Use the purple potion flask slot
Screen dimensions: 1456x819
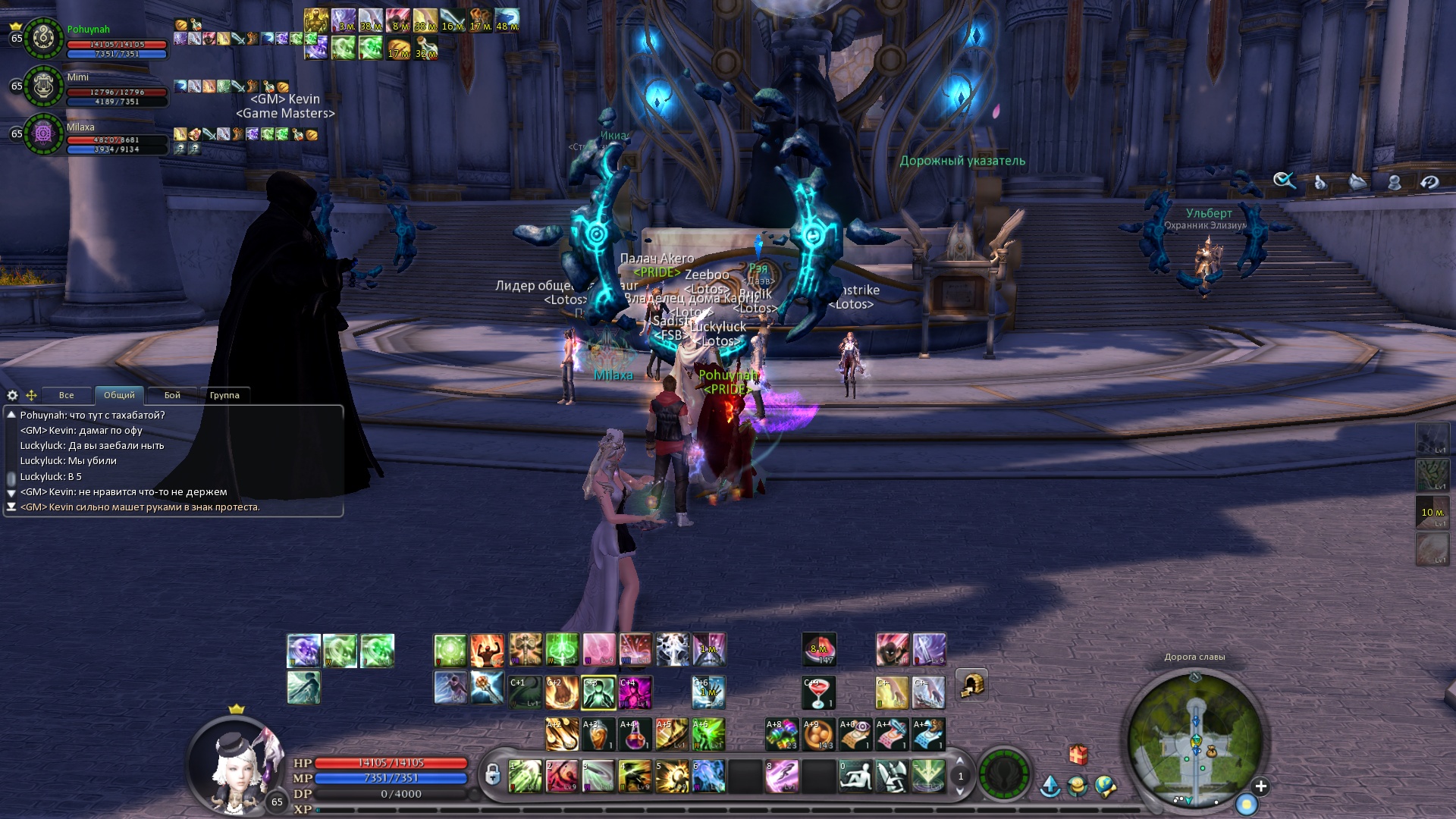tap(634, 735)
